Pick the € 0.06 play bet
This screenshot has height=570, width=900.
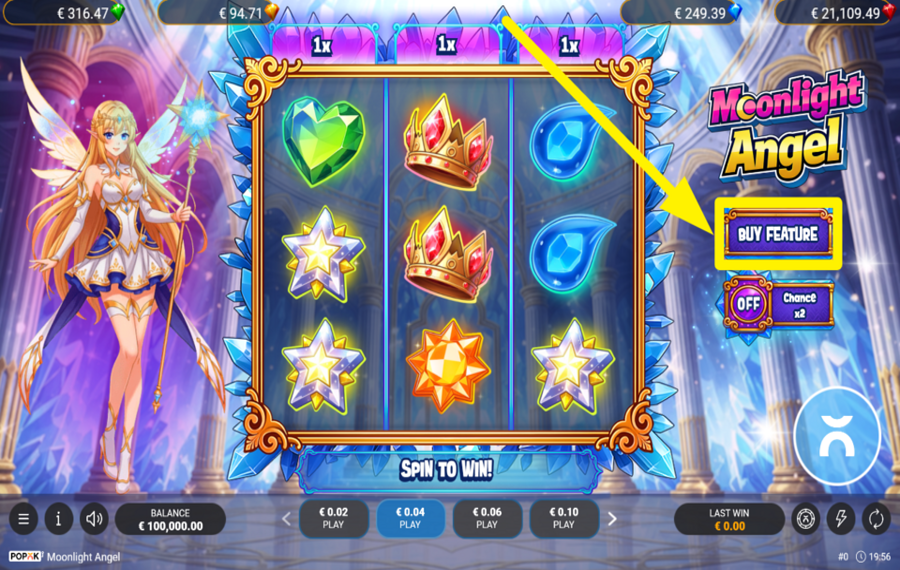pyautogui.click(x=487, y=519)
